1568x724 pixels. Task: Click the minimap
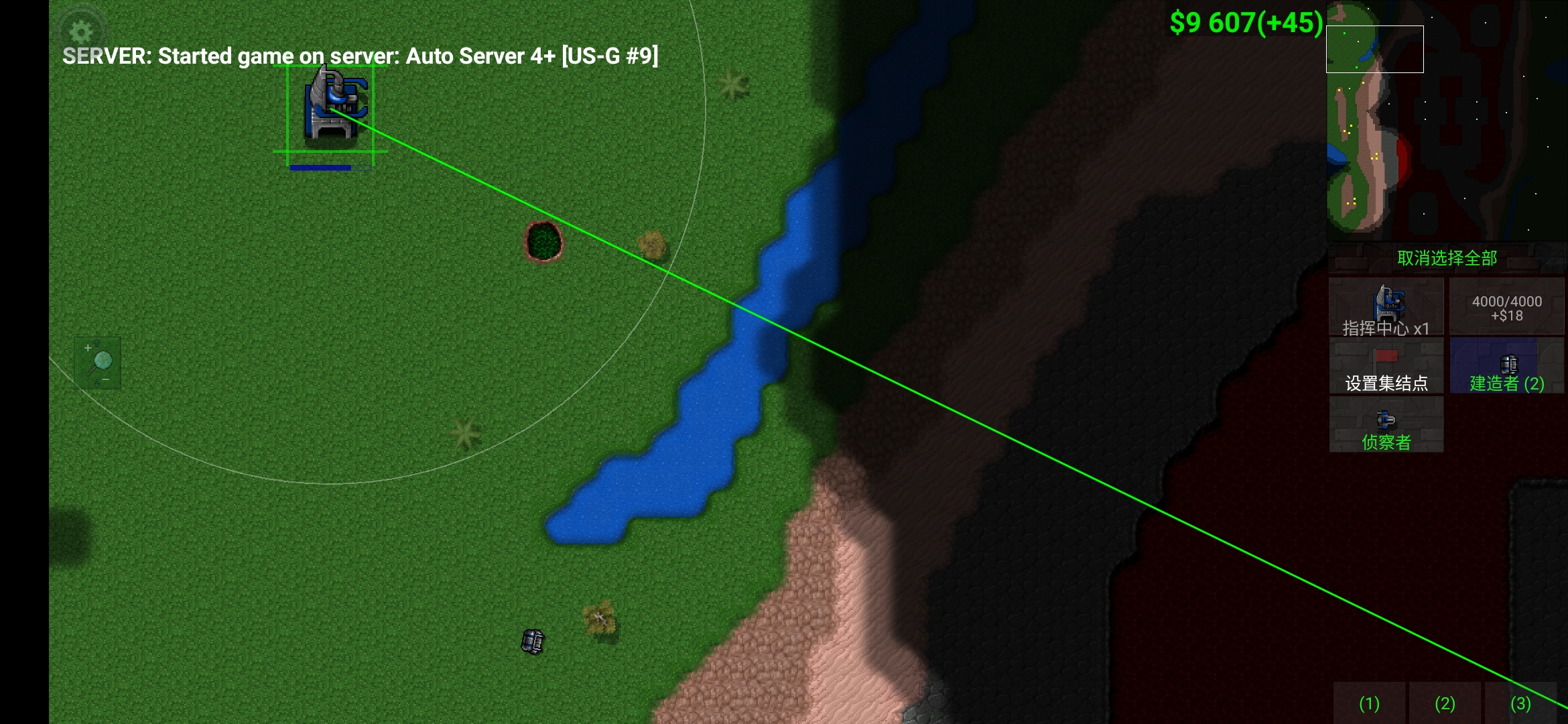[1446, 119]
